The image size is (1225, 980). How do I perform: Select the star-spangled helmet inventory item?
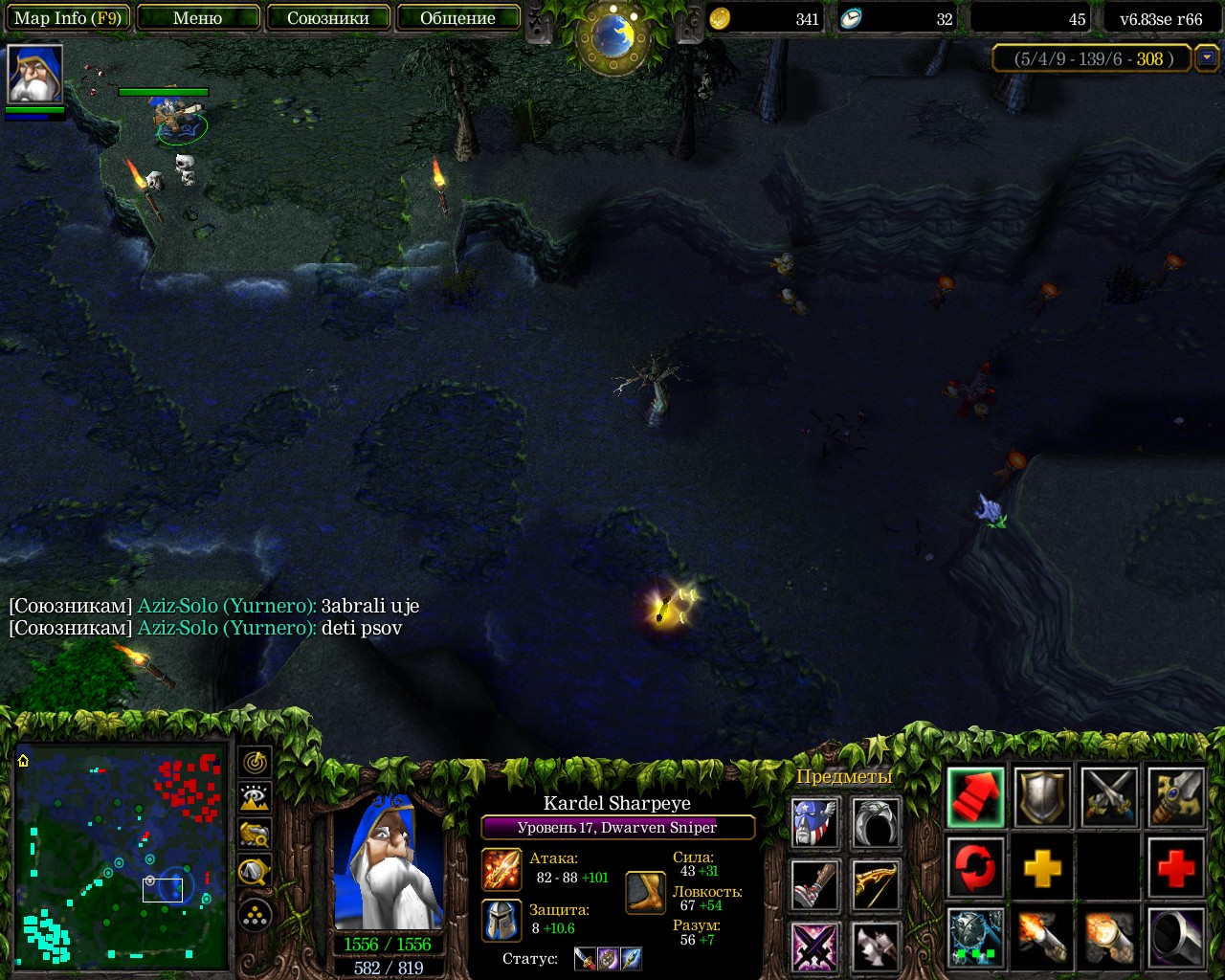[x=816, y=823]
